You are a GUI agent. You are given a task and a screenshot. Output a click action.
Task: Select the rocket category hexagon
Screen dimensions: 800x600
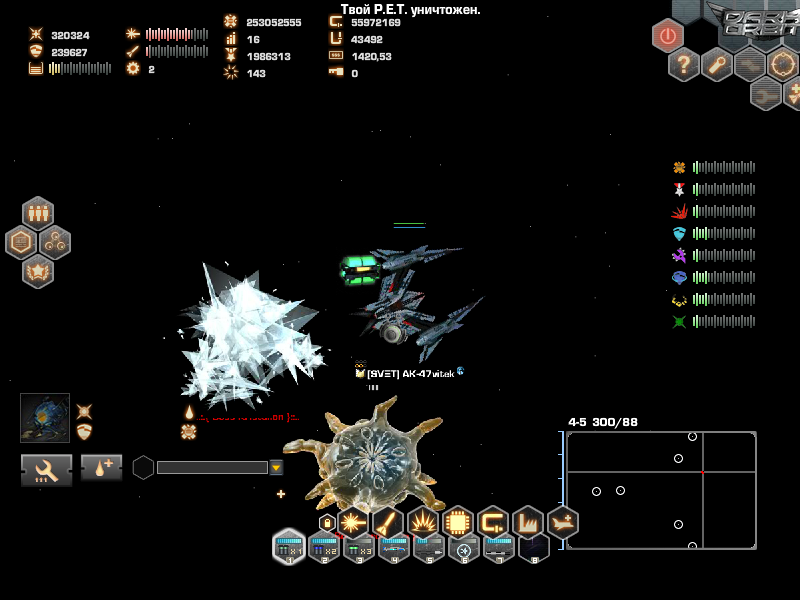[x=388, y=522]
